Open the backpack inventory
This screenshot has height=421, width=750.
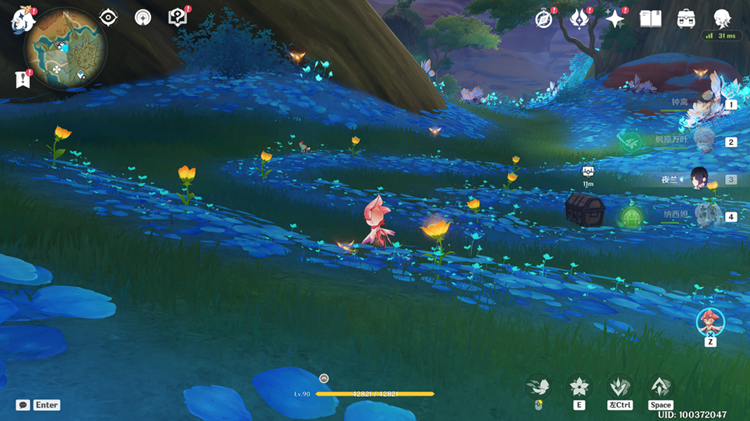[x=686, y=18]
